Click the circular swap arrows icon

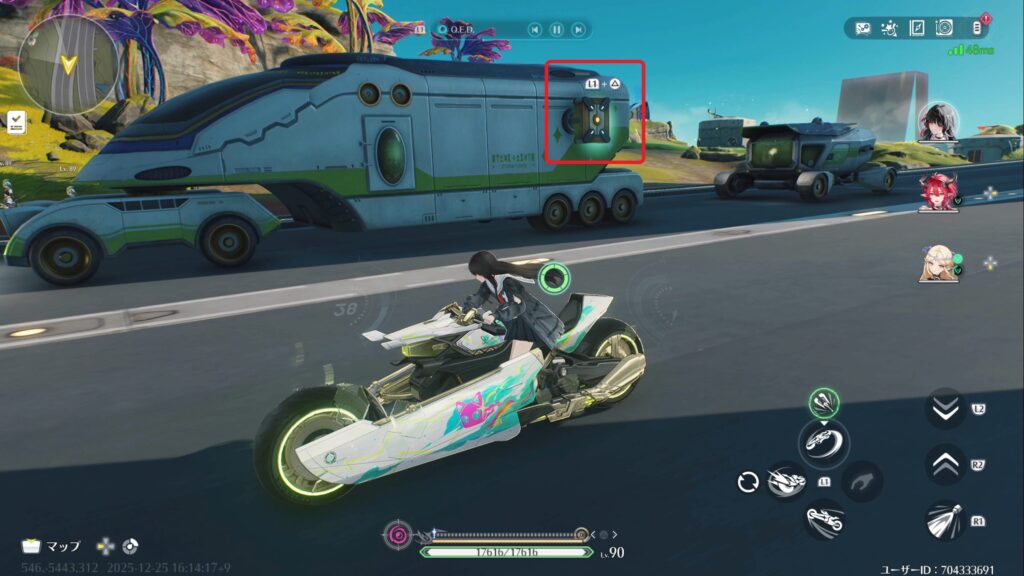[x=748, y=482]
